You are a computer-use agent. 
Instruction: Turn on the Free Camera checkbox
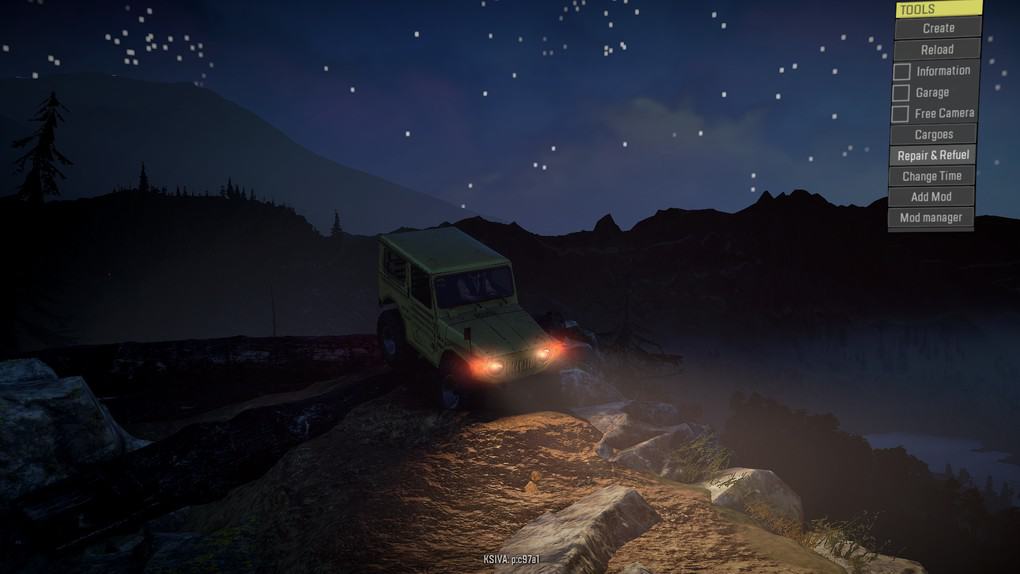tap(900, 113)
